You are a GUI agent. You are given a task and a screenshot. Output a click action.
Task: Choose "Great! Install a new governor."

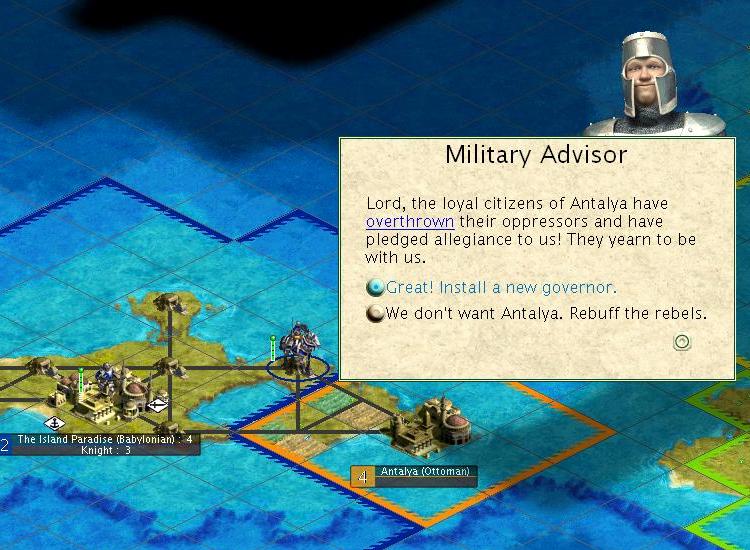pos(500,288)
